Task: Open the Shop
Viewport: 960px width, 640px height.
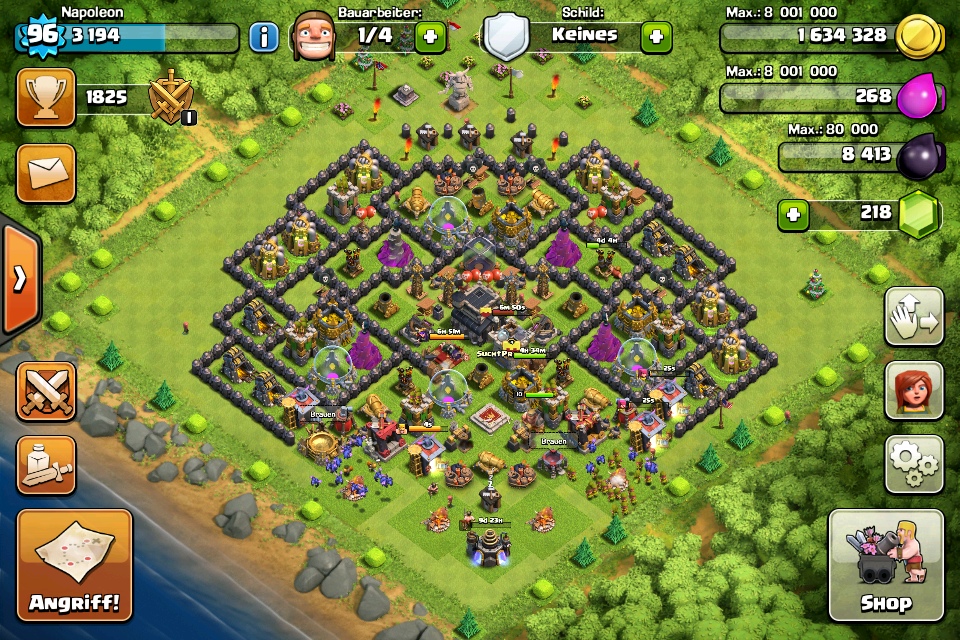Action: coord(886,565)
